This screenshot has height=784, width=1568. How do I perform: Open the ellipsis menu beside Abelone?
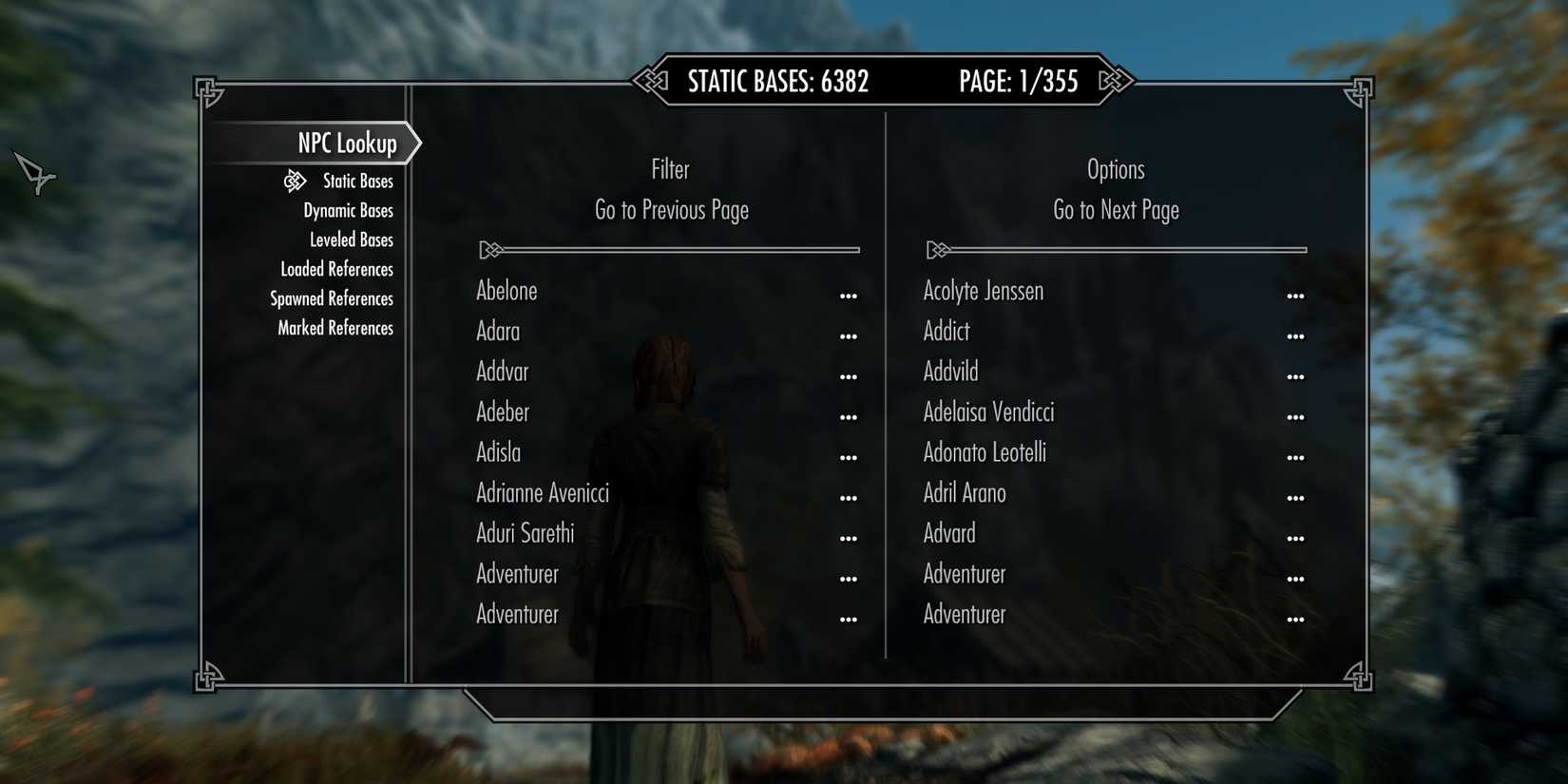pyautogui.click(x=849, y=295)
